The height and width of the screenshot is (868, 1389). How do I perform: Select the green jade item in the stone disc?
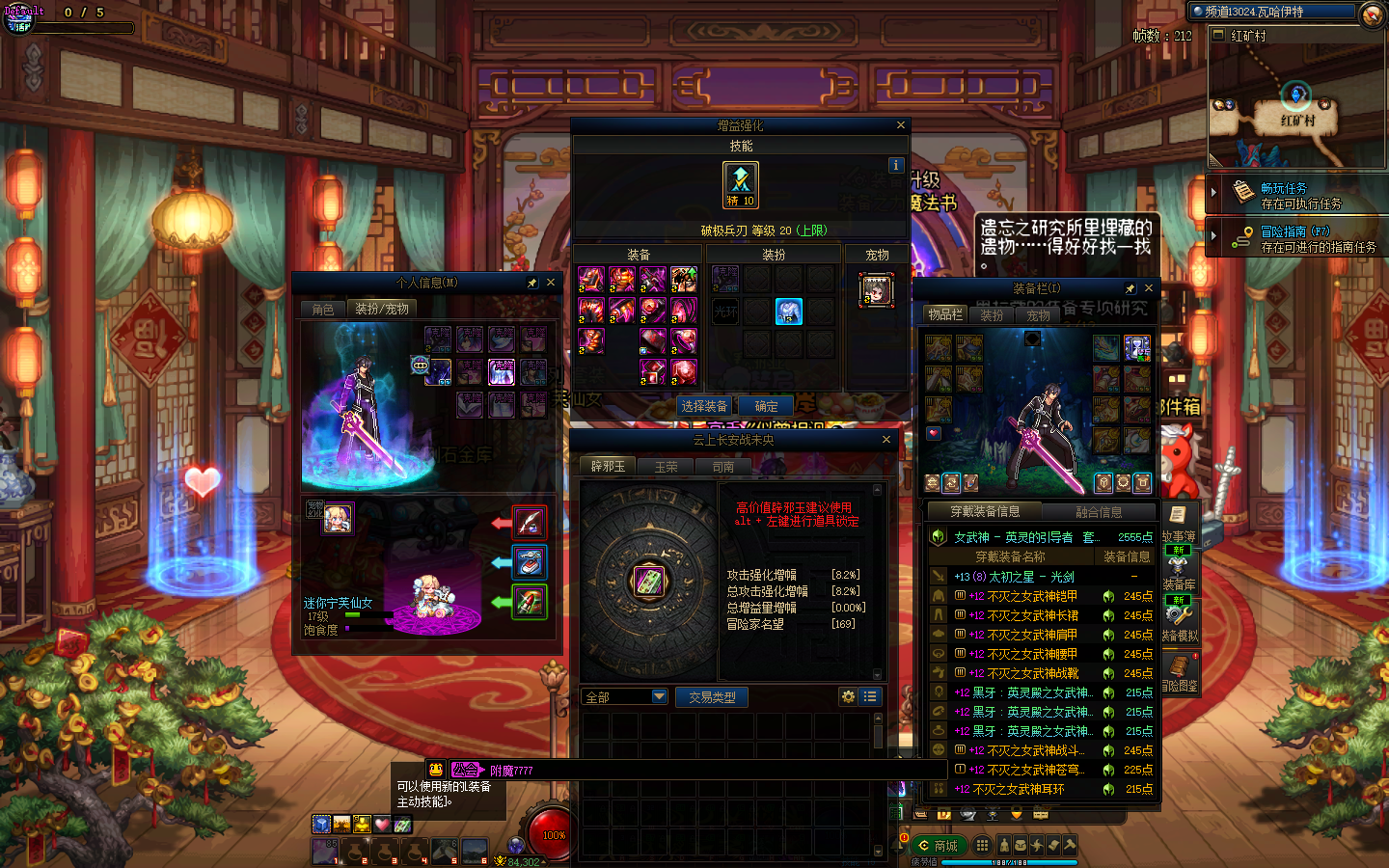click(x=647, y=581)
